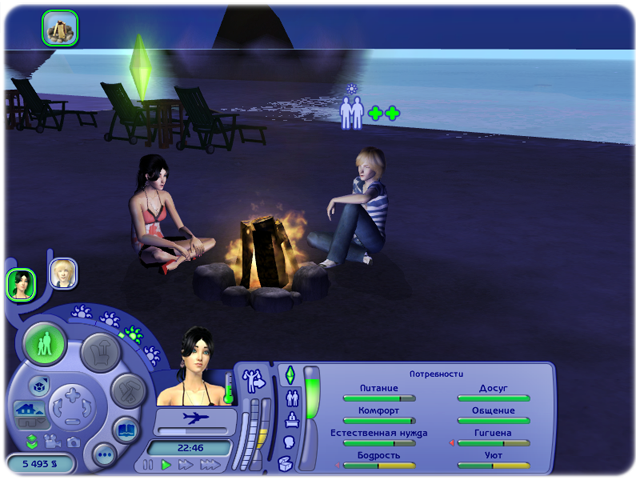Pause the game
This screenshot has height=480, width=640.
point(149,465)
